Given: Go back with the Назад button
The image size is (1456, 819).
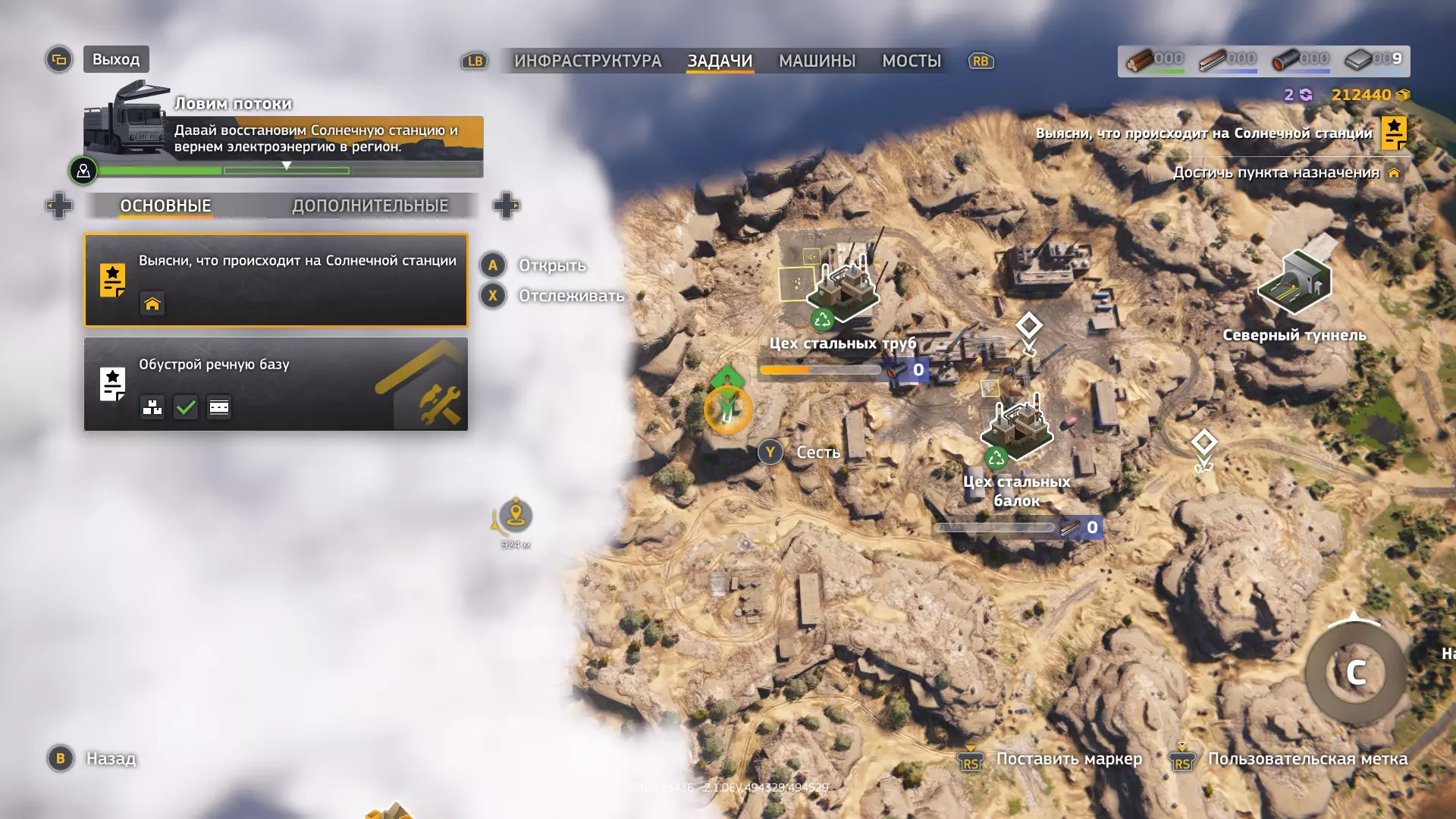Looking at the screenshot, I should (x=111, y=758).
